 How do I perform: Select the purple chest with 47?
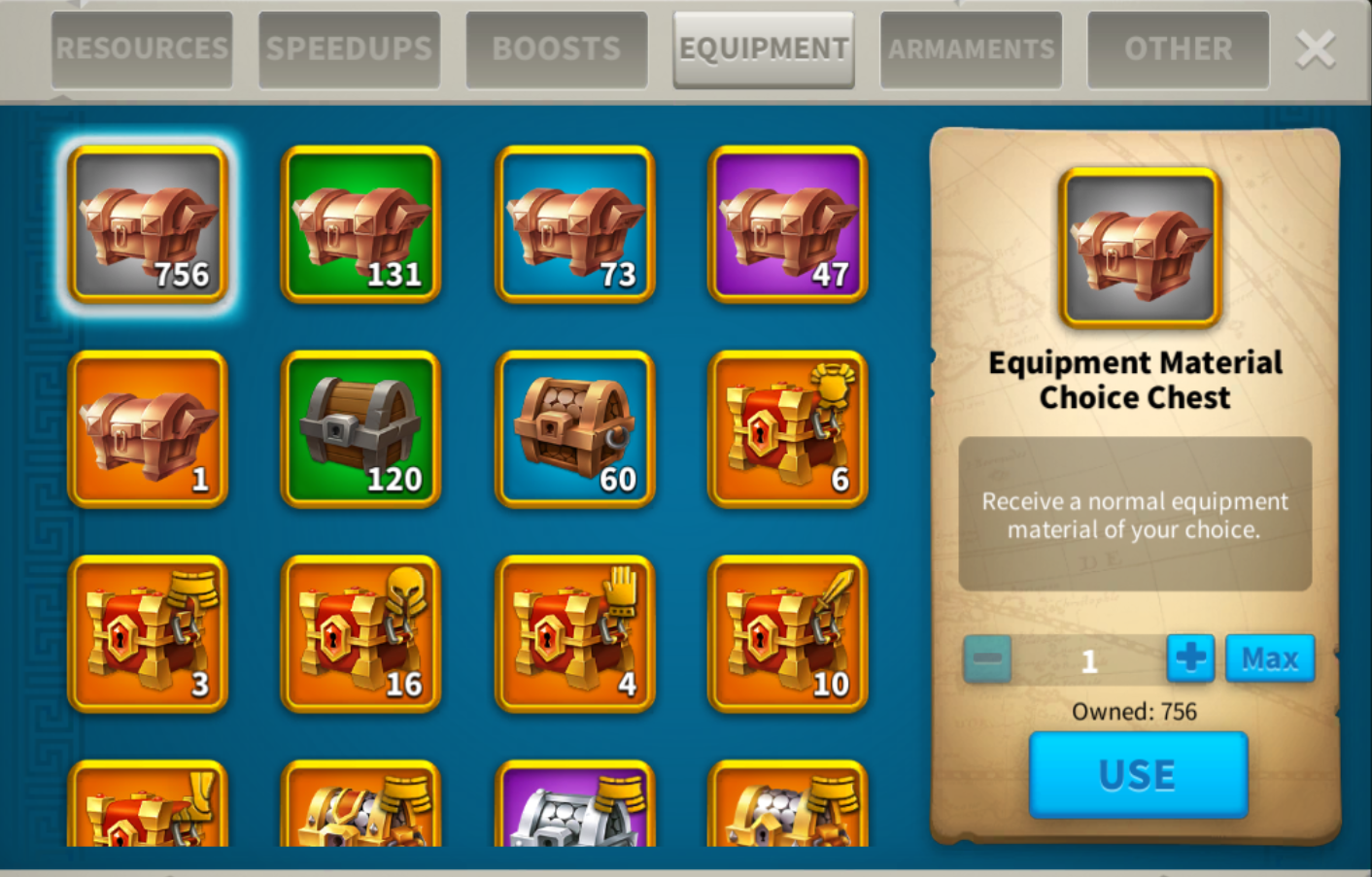pos(787,224)
